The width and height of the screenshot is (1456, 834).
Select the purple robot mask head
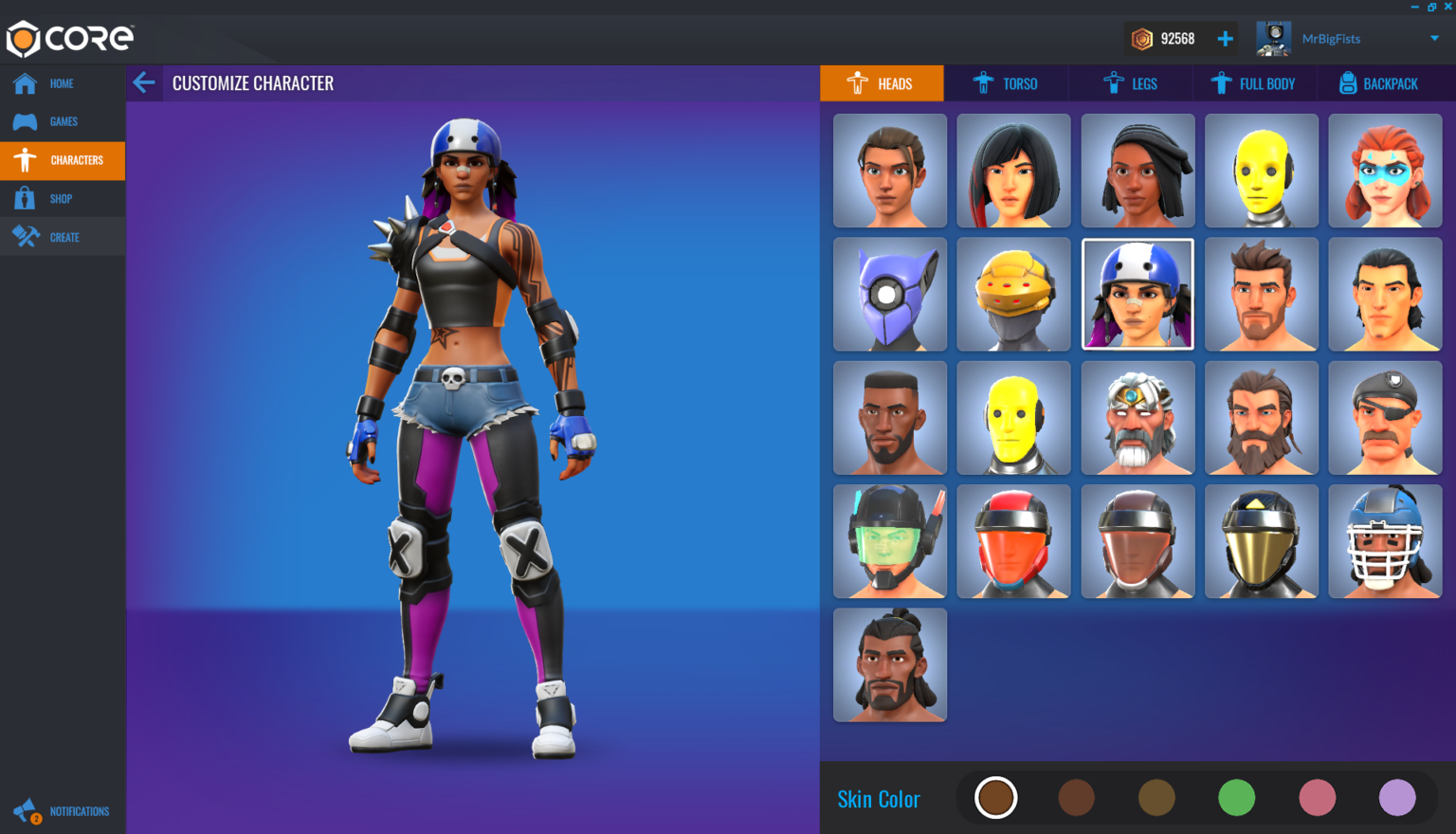tap(889, 294)
